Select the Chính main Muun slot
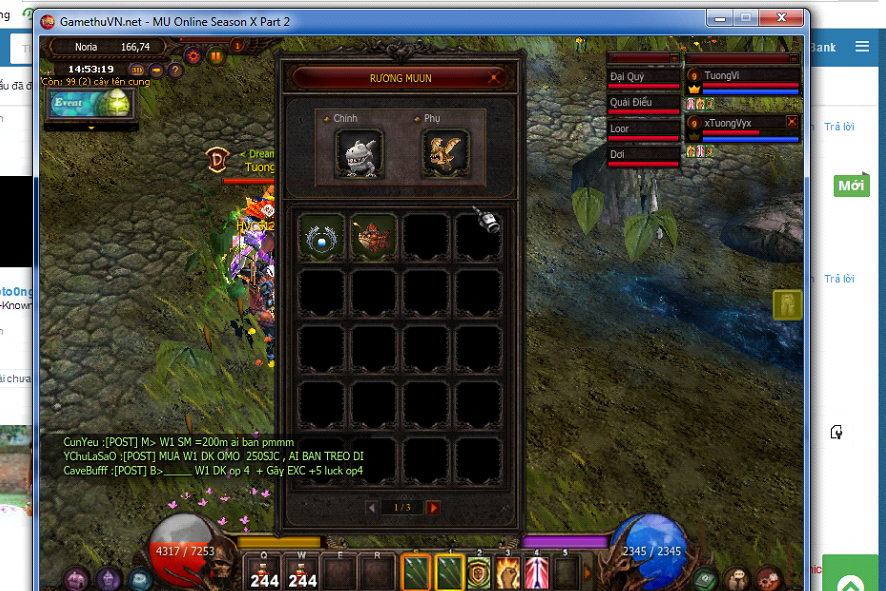The height and width of the screenshot is (591, 886). point(359,153)
